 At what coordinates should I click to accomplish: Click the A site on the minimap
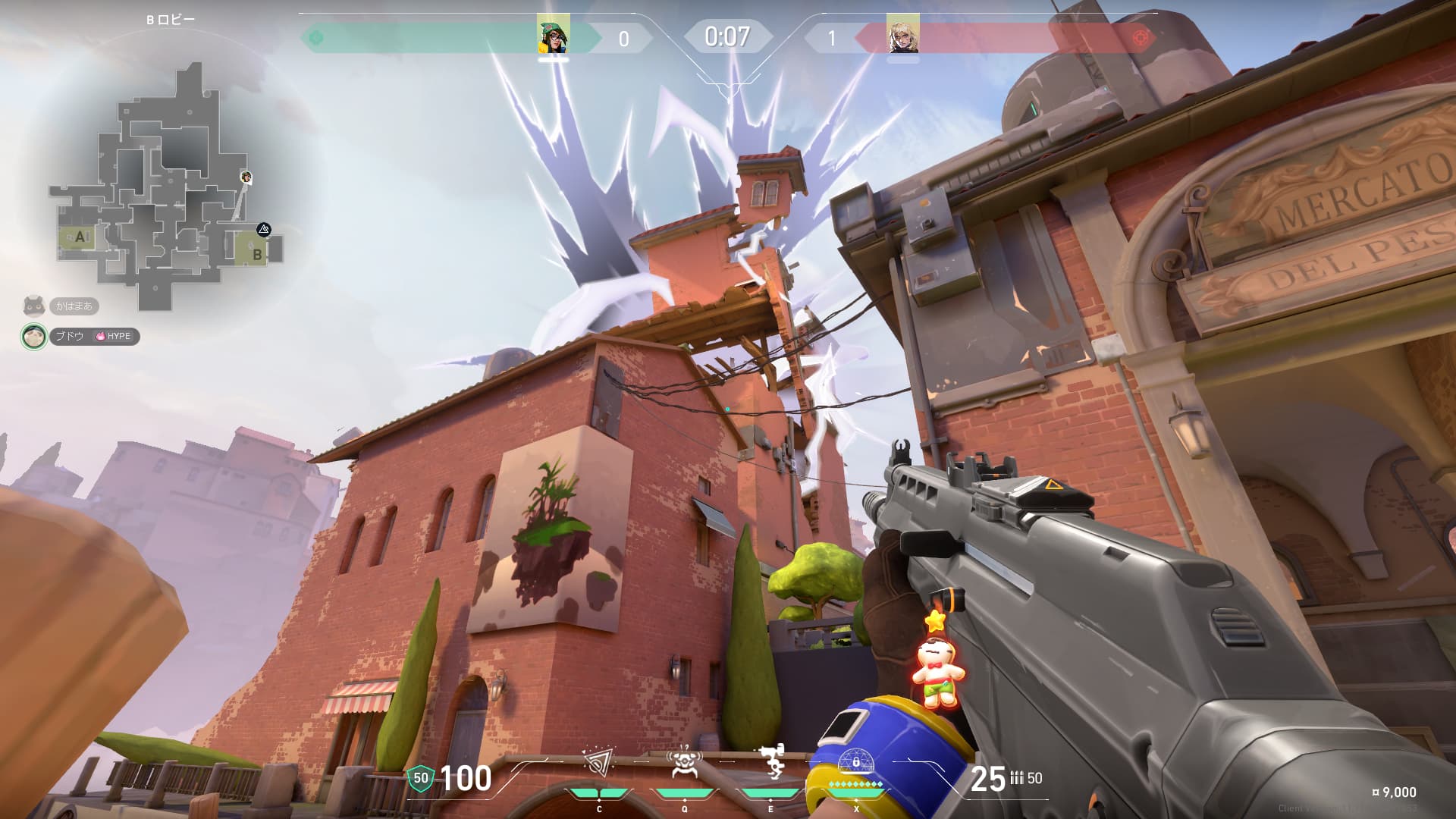[79, 237]
